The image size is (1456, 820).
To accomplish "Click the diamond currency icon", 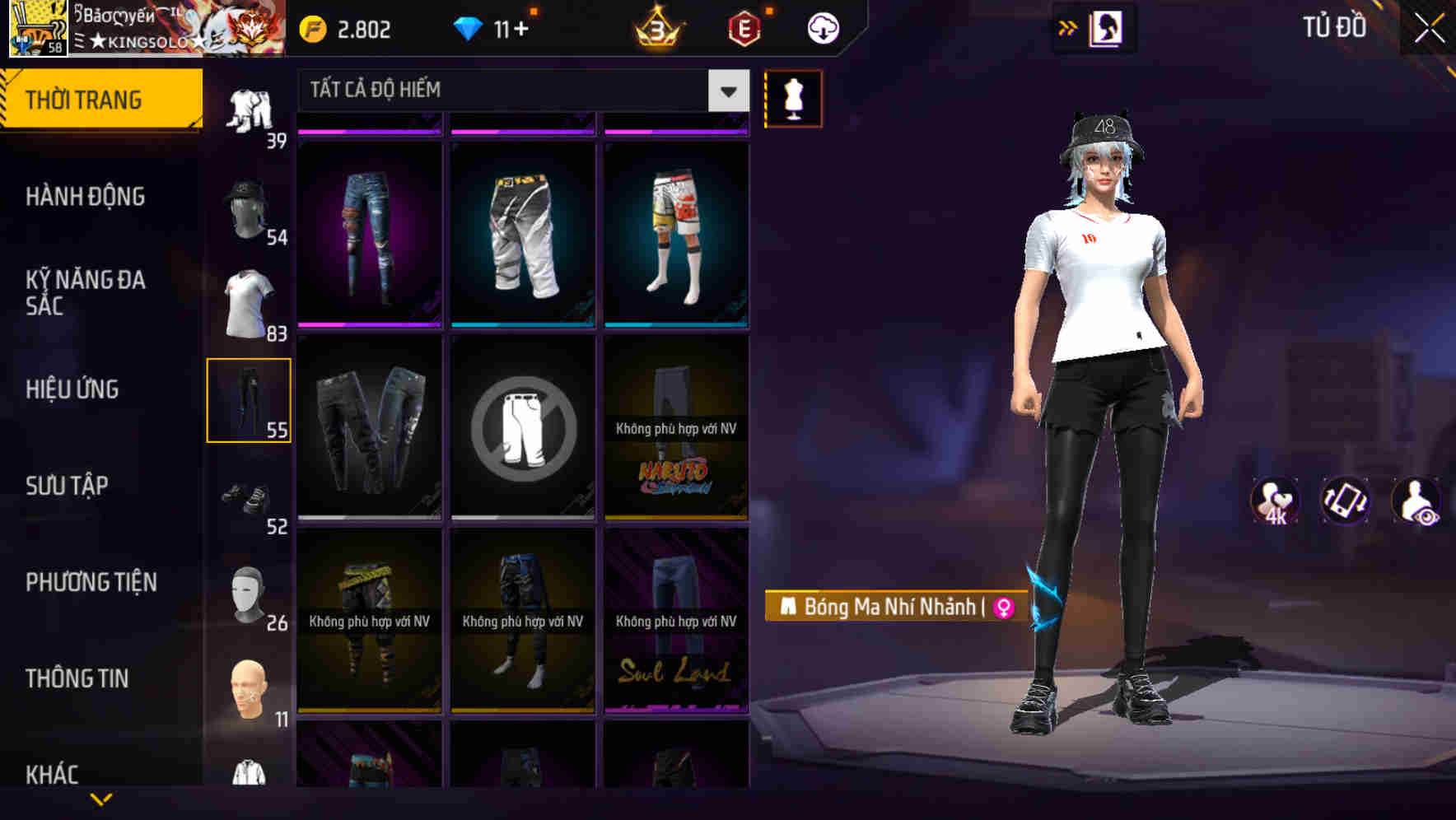I will tap(469, 27).
